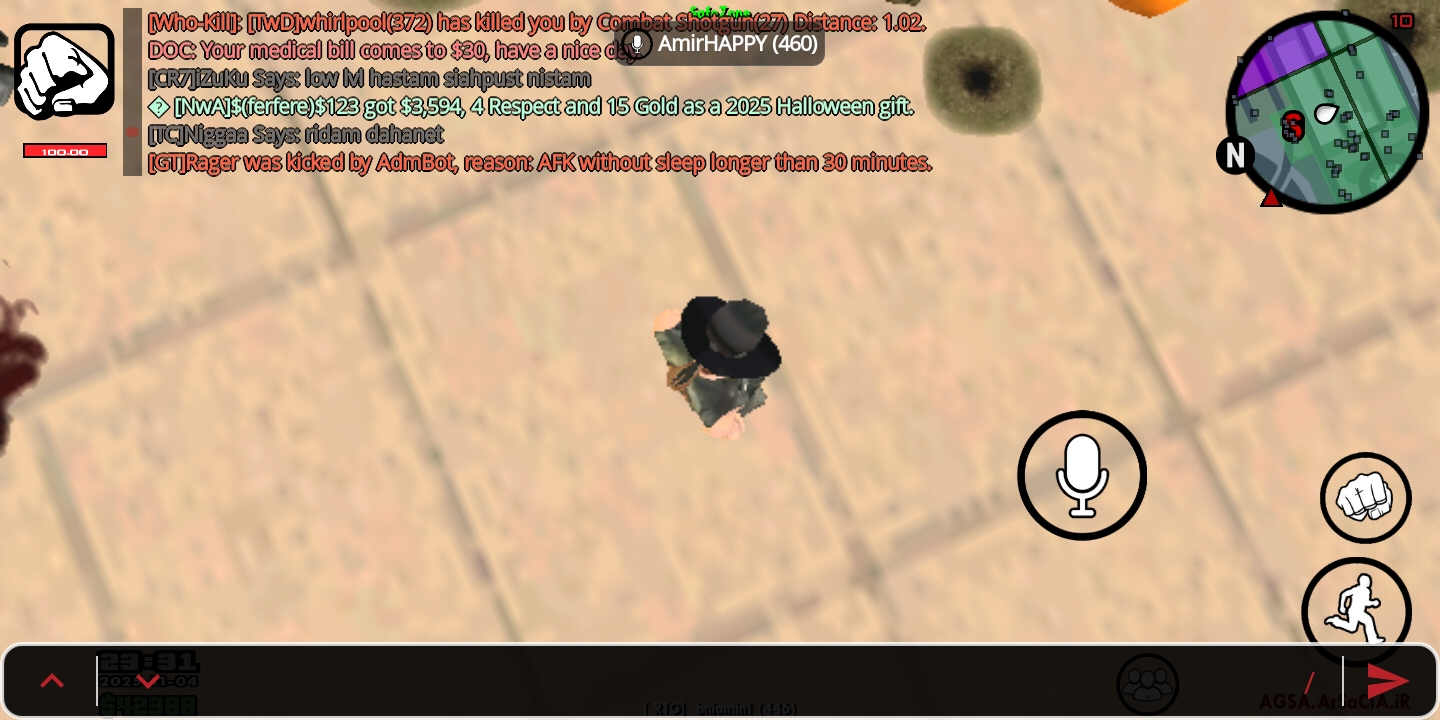Image resolution: width=1440 pixels, height=720 pixels.
Task: Tap the red 100.00 health bar
Action: pyautogui.click(x=64, y=150)
